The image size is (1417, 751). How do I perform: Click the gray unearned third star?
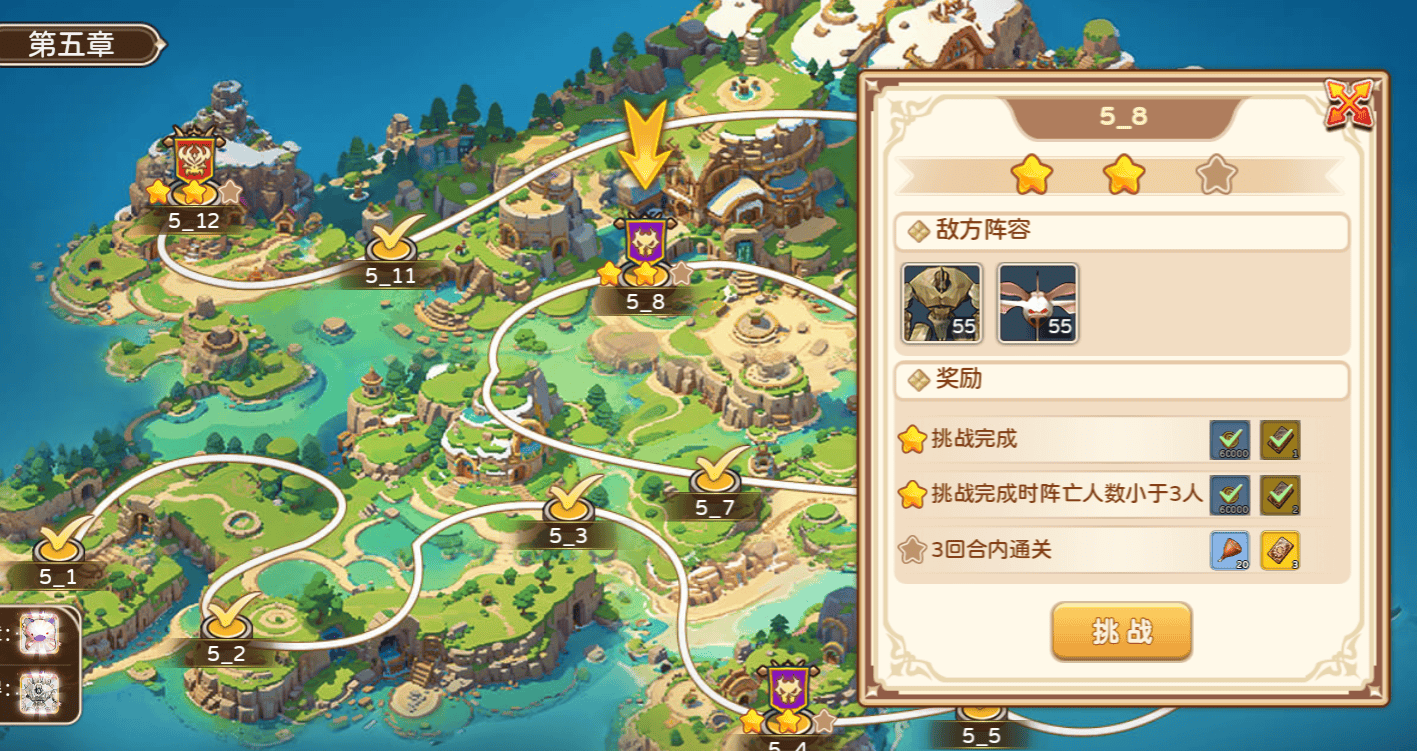(1213, 173)
